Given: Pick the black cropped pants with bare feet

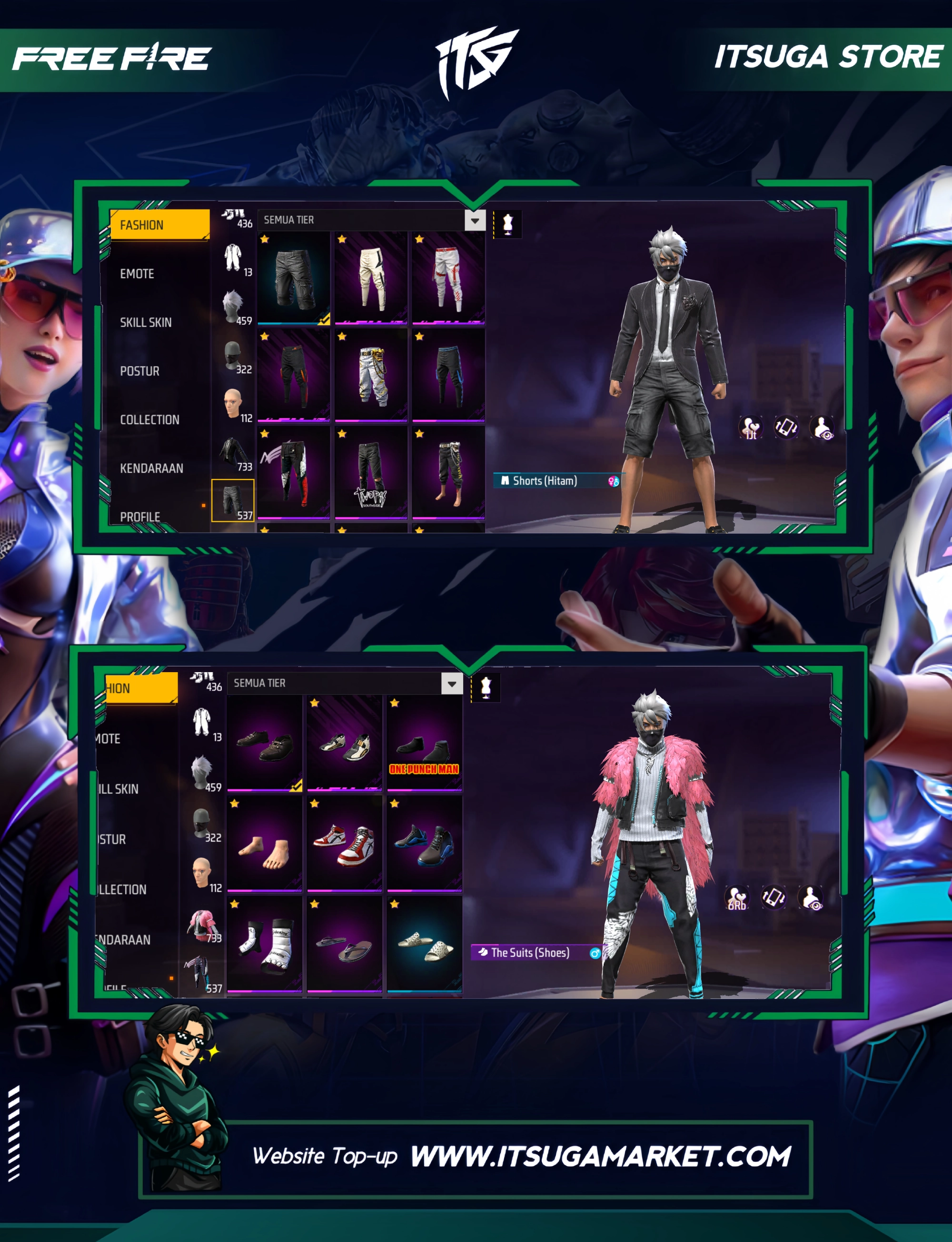Looking at the screenshot, I should click(447, 473).
